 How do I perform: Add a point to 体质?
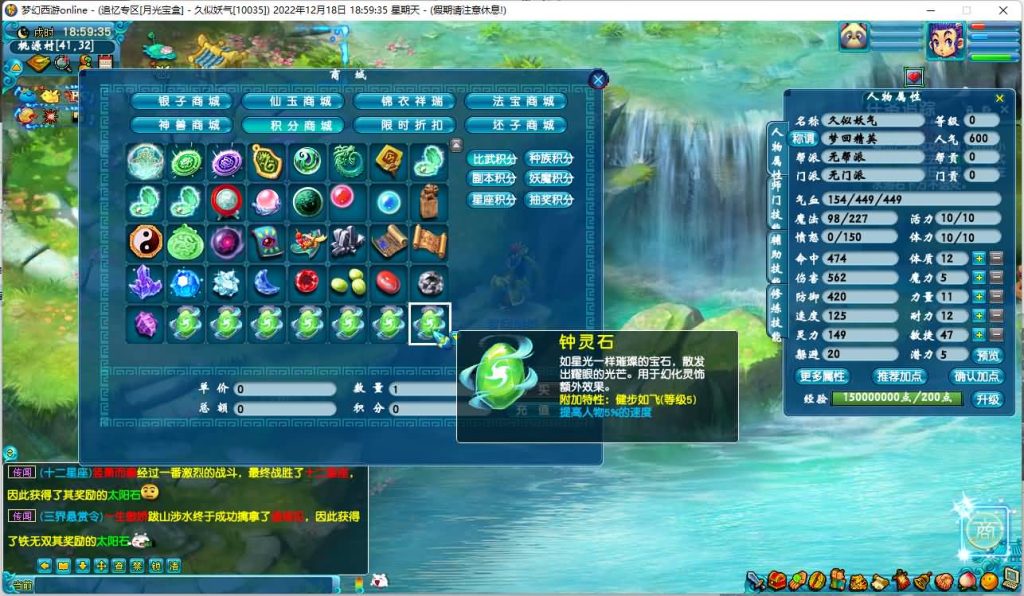click(x=979, y=259)
